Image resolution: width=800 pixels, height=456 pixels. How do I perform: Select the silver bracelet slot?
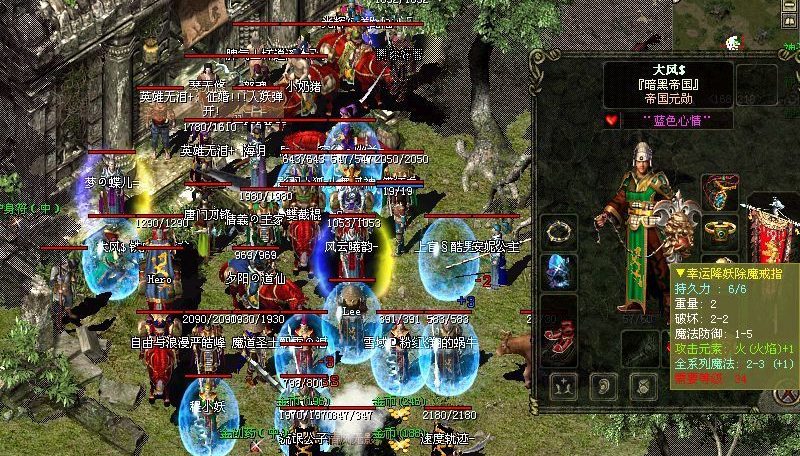pyautogui.click(x=555, y=232)
